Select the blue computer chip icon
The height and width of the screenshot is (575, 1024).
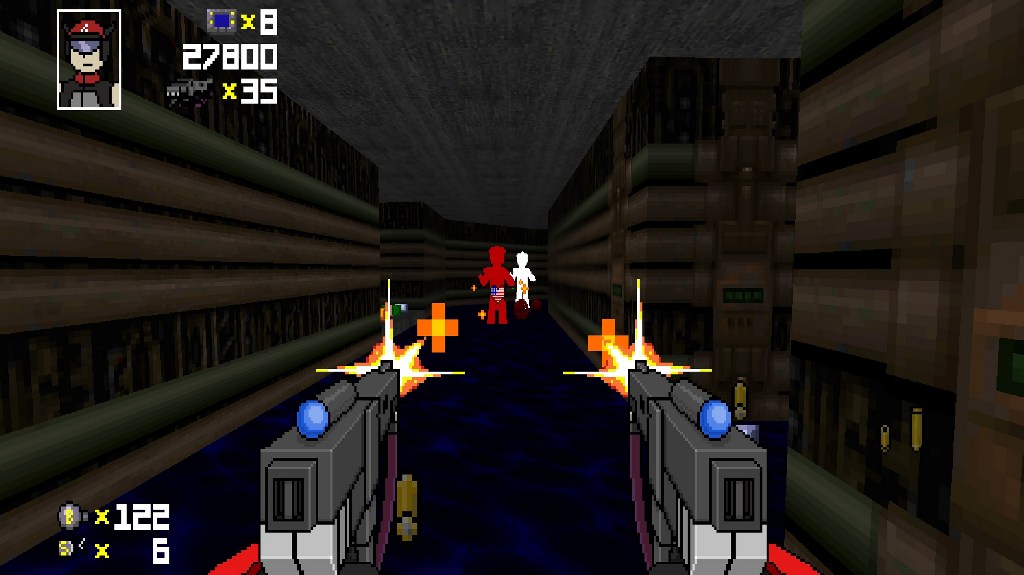(221, 20)
